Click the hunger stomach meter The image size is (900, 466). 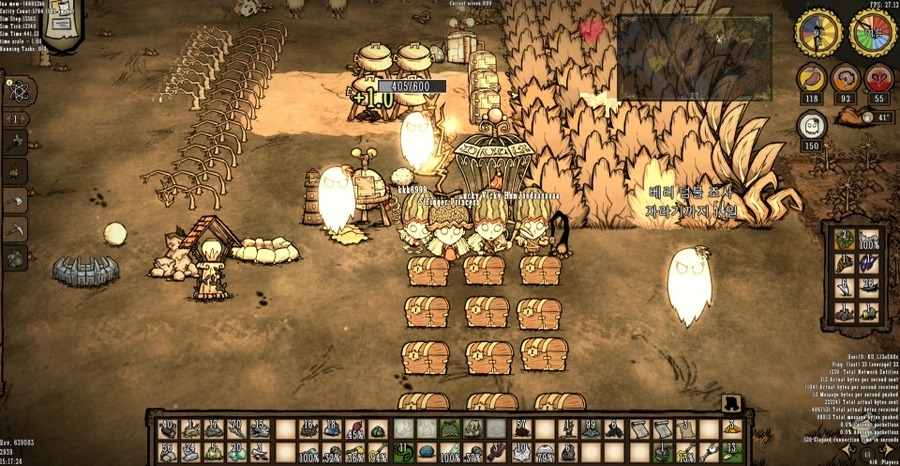[811, 78]
